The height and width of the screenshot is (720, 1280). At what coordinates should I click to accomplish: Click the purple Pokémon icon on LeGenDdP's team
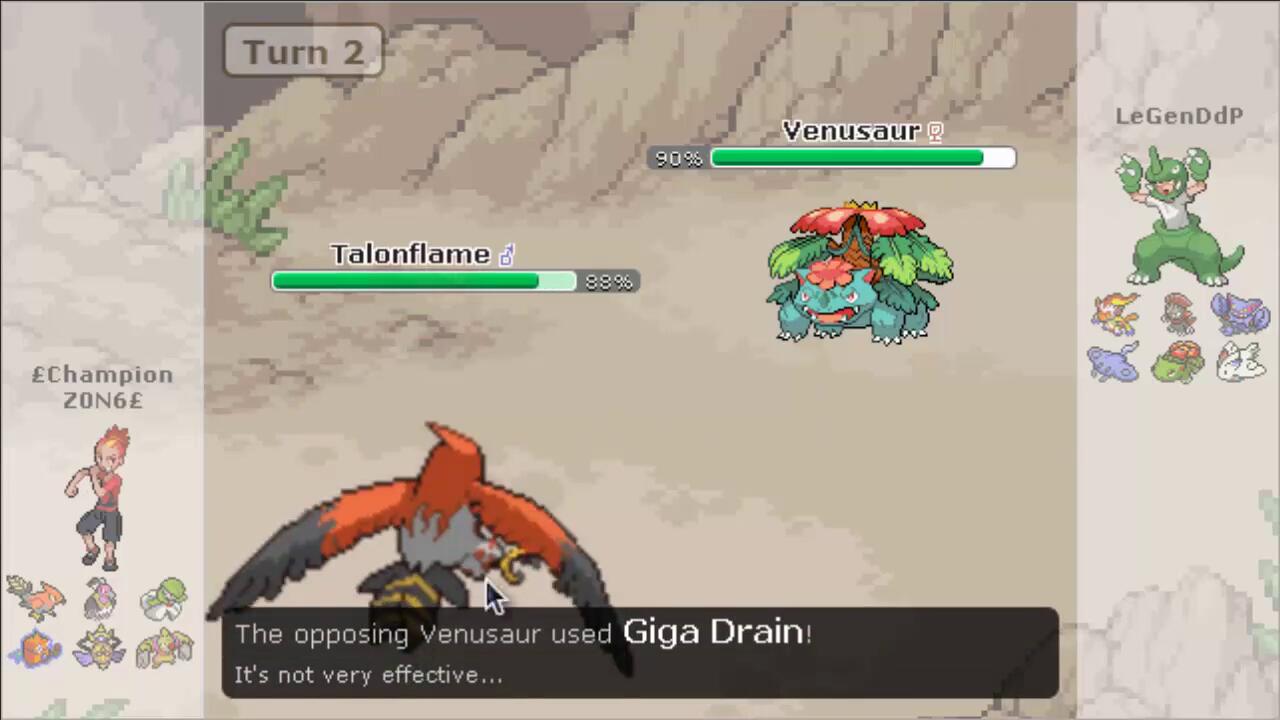(1240, 314)
